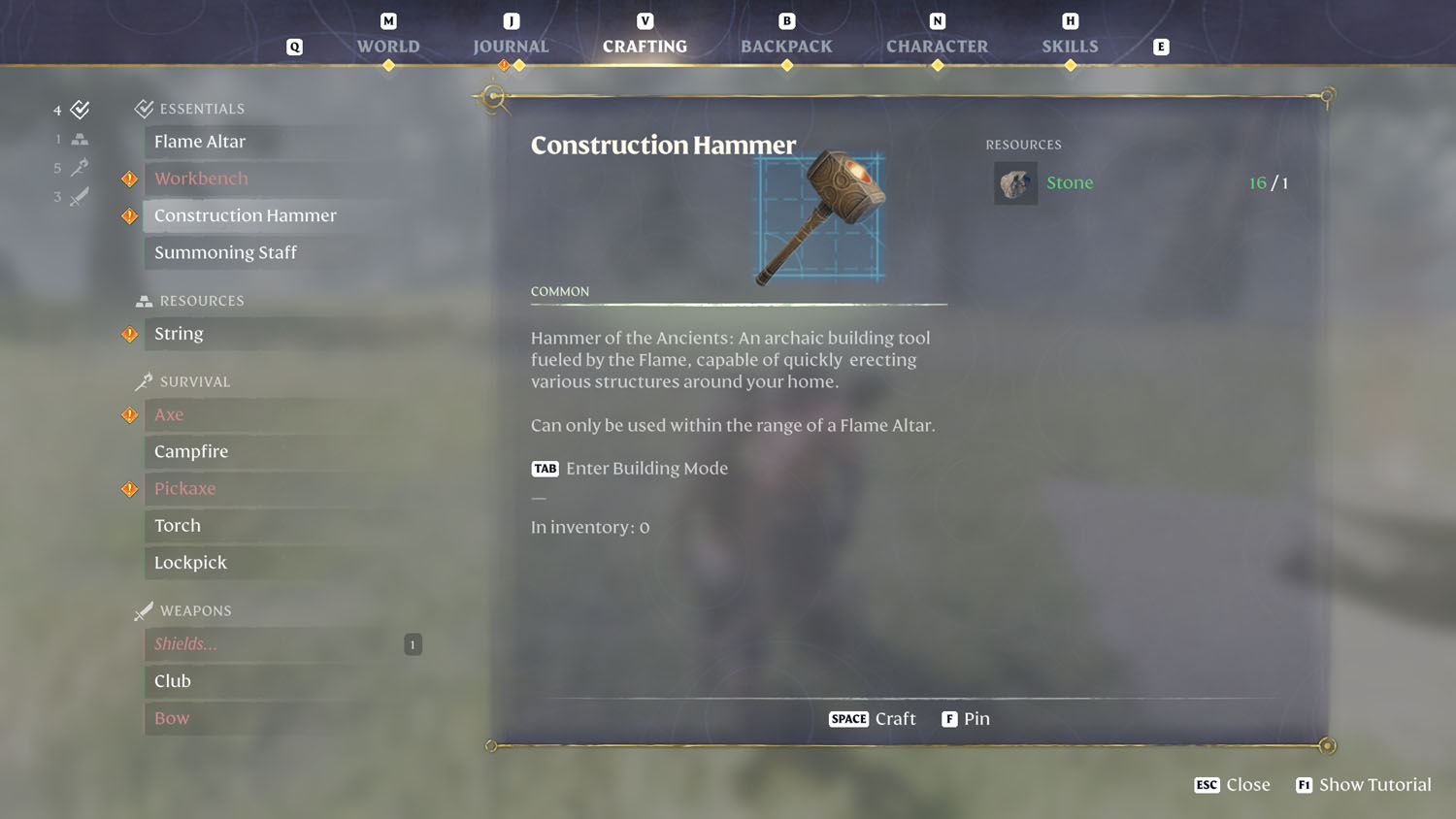The height and width of the screenshot is (819, 1456).
Task: Select the Summoning Staff recipe
Action: (225, 252)
